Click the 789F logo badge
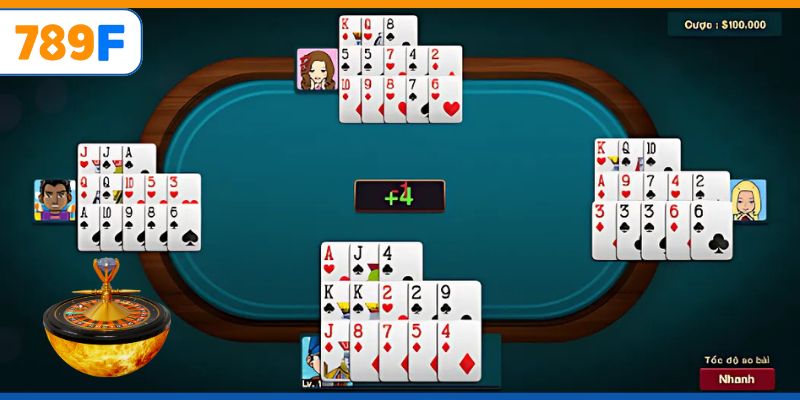The width and height of the screenshot is (800, 400). [x=71, y=41]
